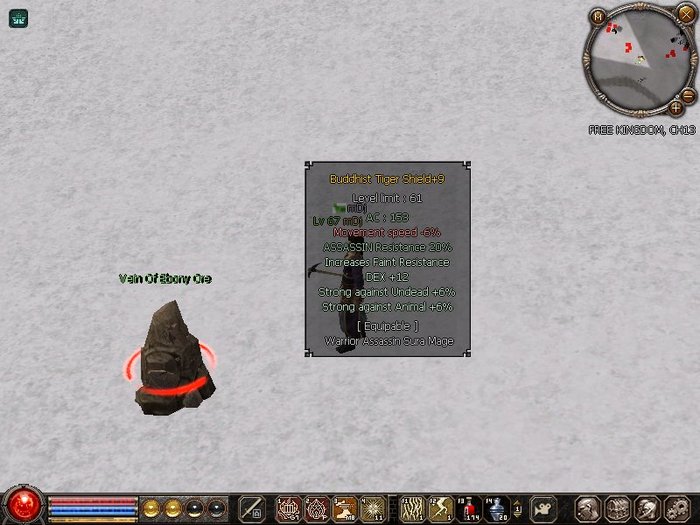Activate the white starburst skill icon
The height and width of the screenshot is (525, 700).
click(x=373, y=509)
